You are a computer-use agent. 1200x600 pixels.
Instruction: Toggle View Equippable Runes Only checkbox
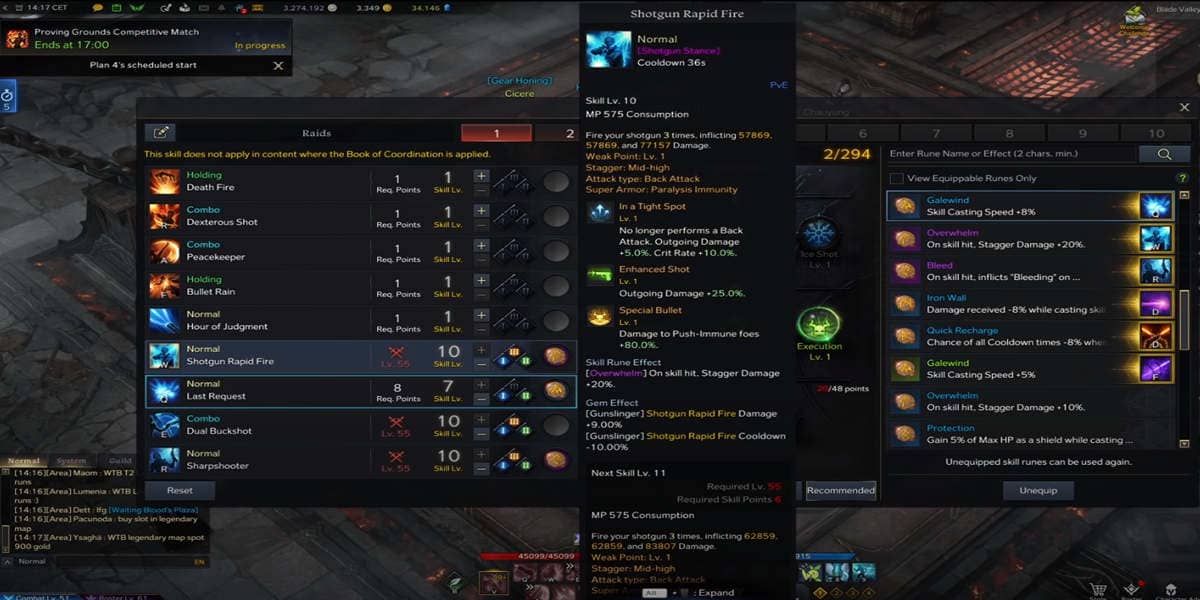click(x=896, y=178)
